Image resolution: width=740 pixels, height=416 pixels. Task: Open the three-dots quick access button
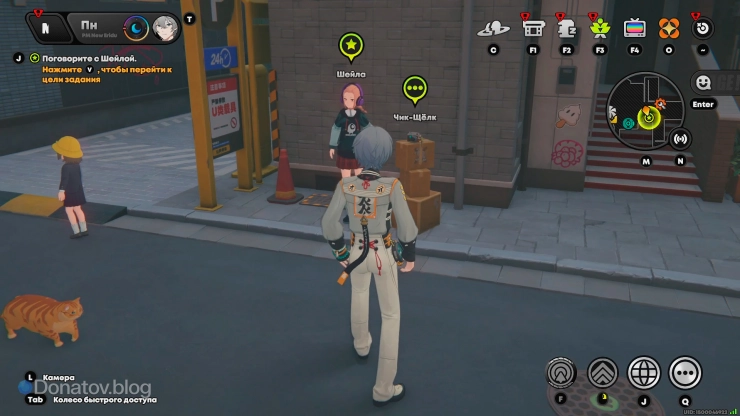click(685, 373)
